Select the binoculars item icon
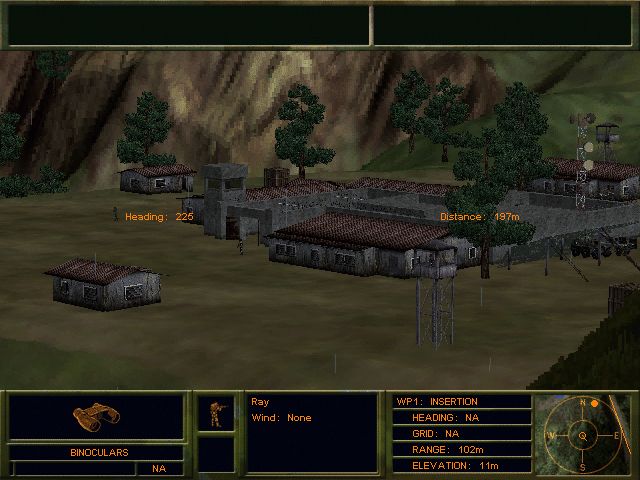This screenshot has width=640, height=480. coord(96,417)
